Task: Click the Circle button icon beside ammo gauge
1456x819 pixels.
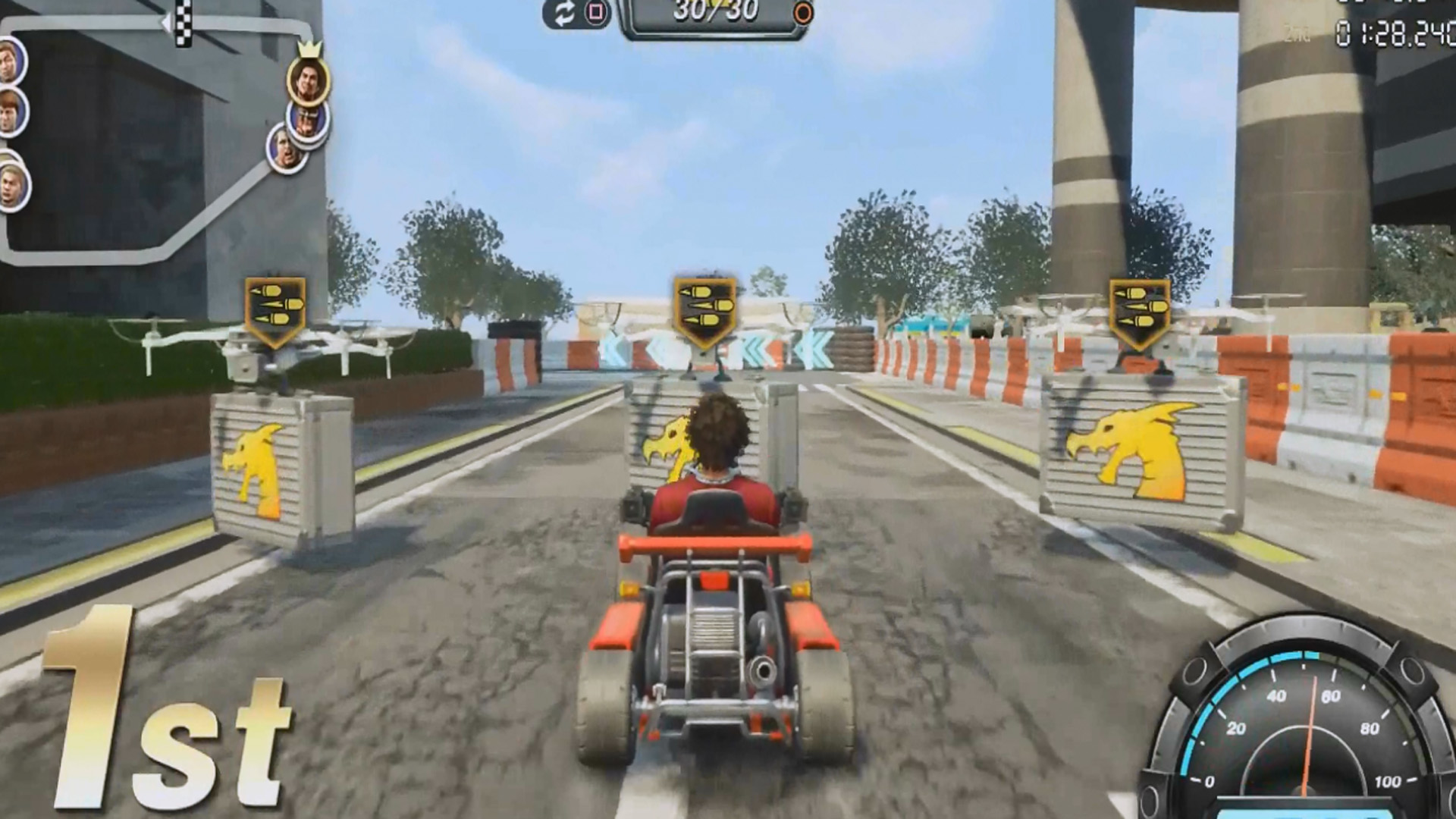Action: pyautogui.click(x=802, y=13)
